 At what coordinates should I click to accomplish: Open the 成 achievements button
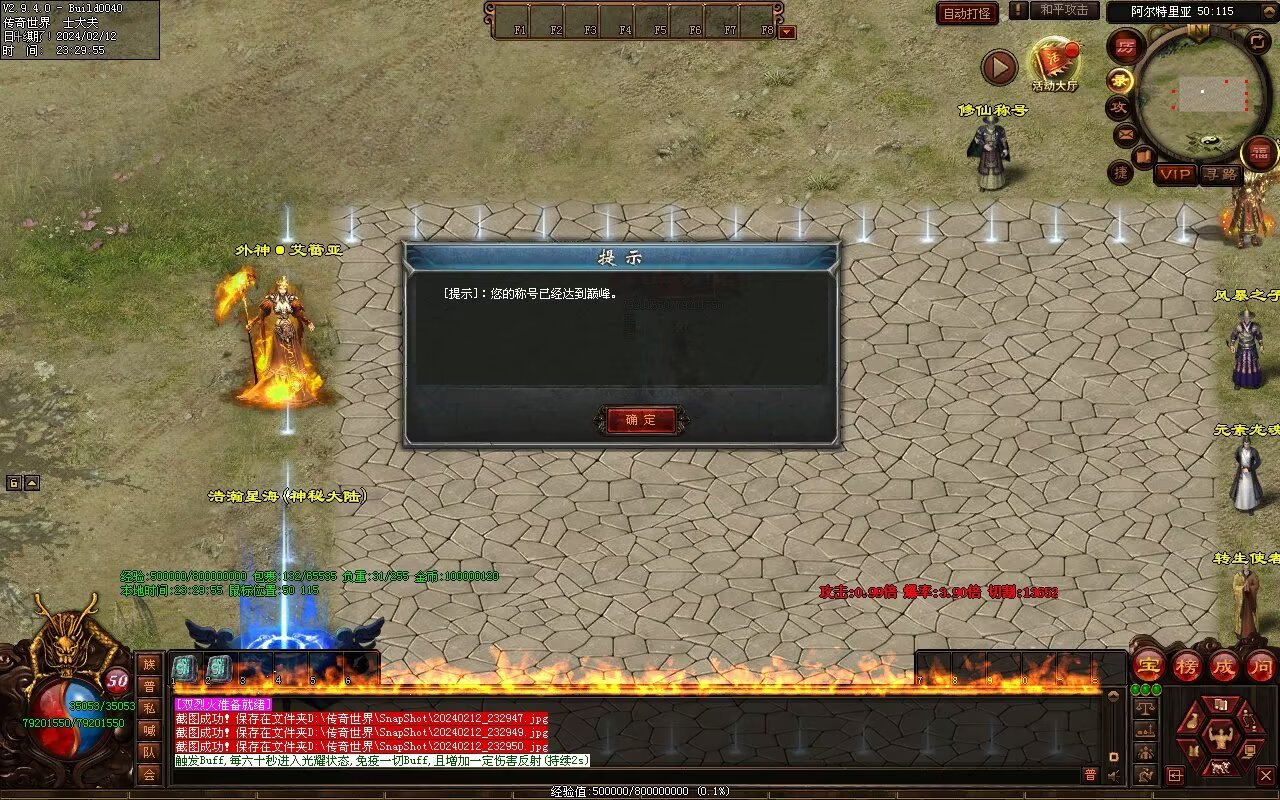tap(1224, 665)
